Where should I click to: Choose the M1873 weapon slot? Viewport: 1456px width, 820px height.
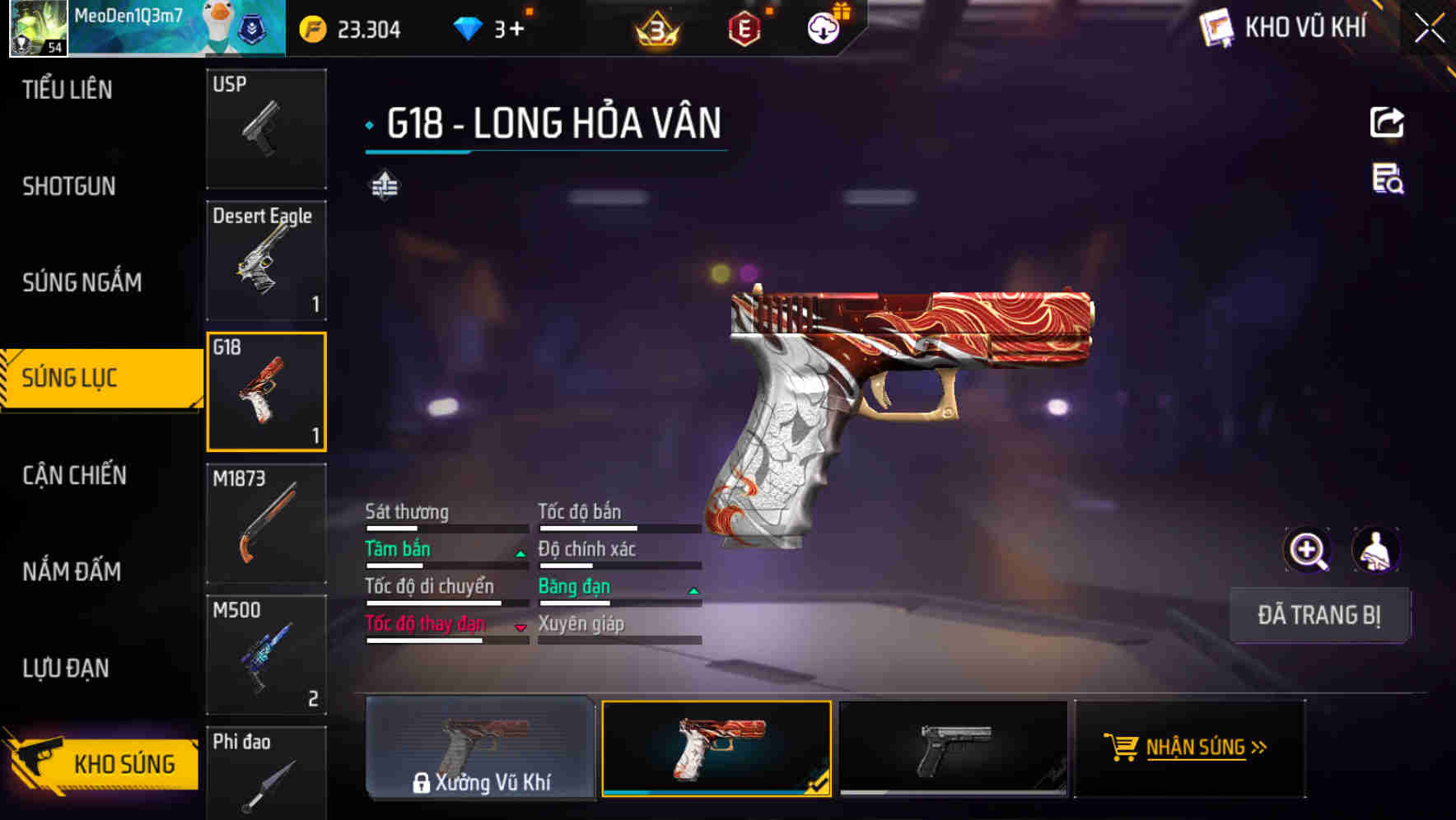coord(266,524)
